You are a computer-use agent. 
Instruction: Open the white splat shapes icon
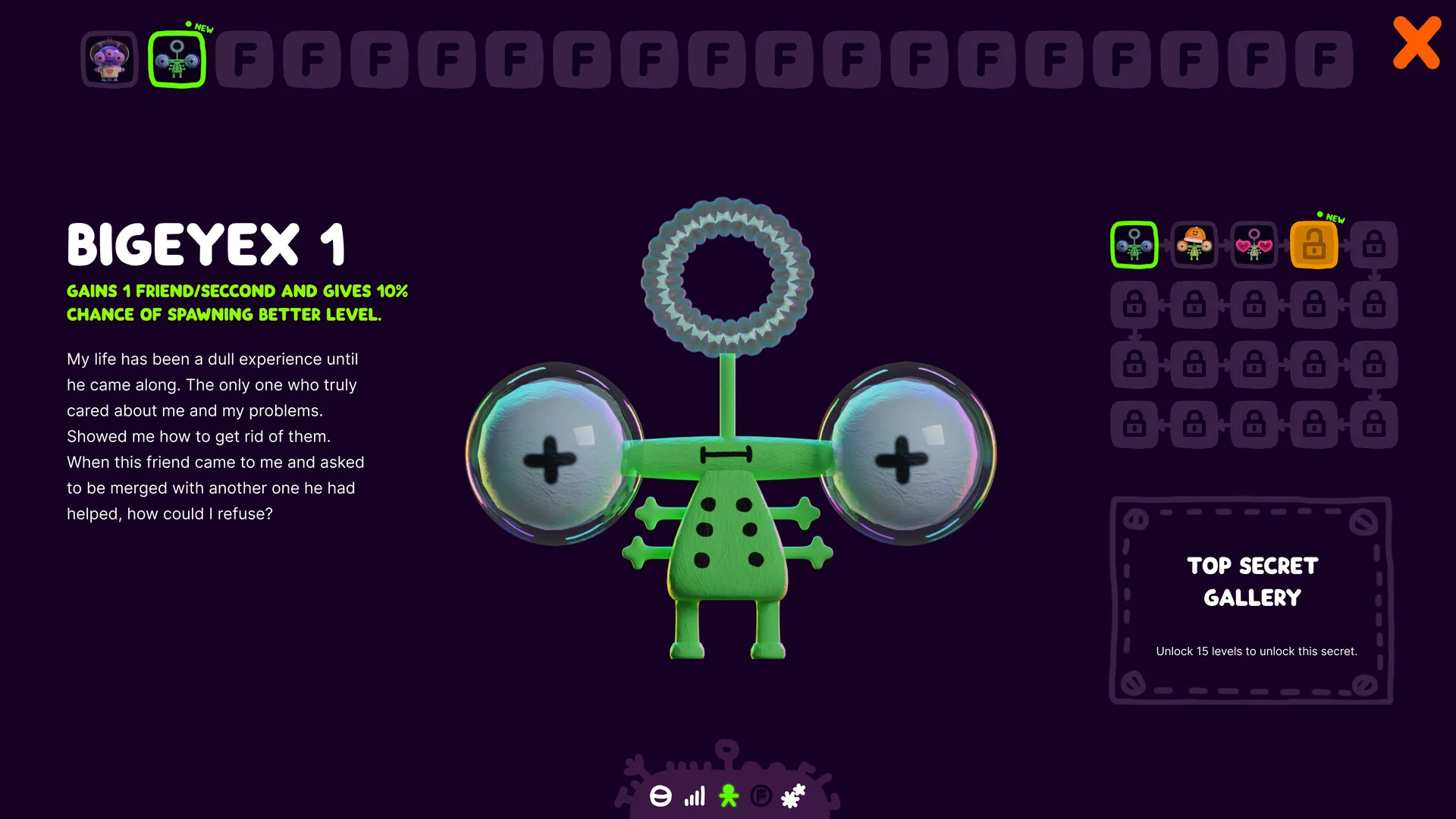coord(793,796)
